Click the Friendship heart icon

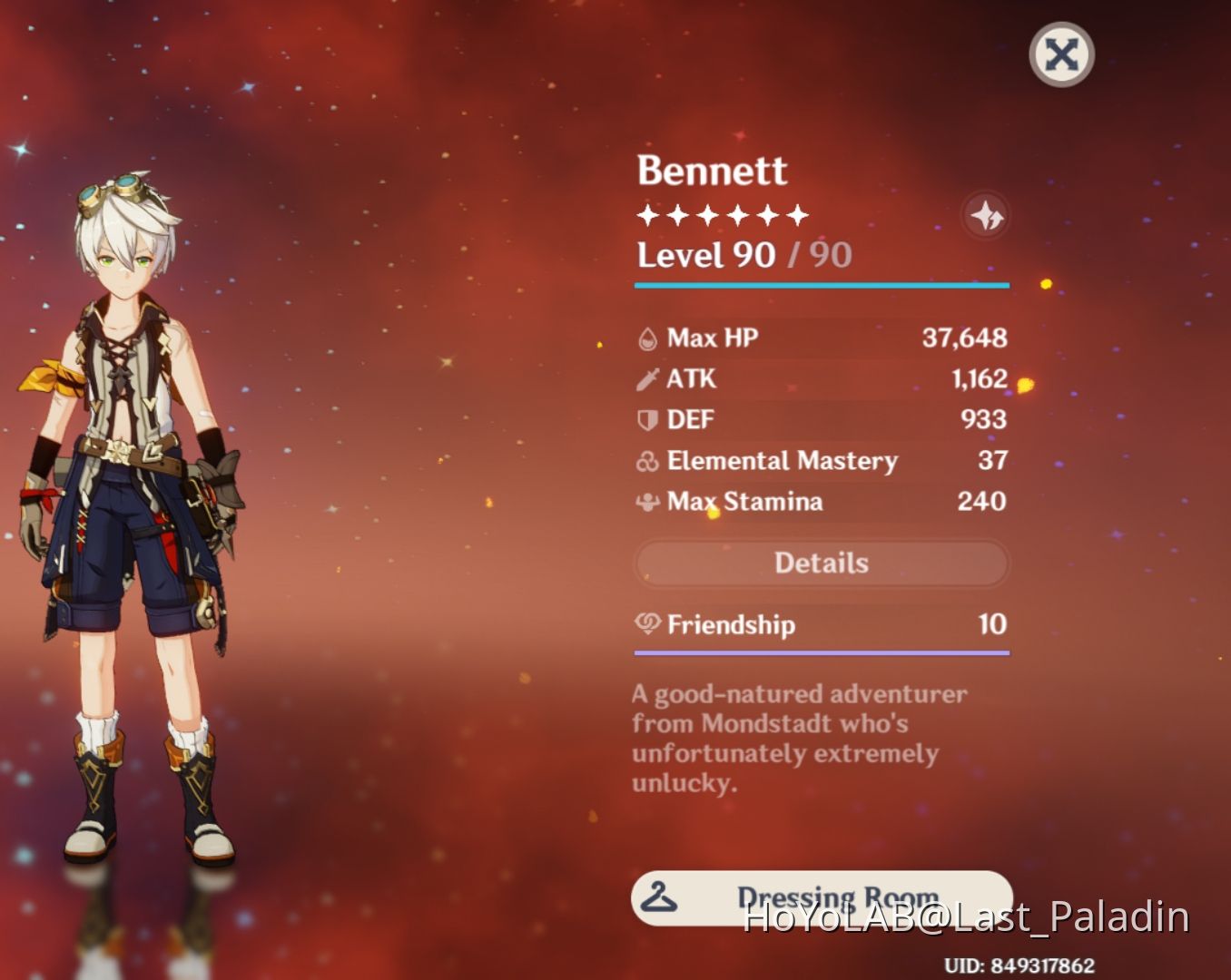(647, 625)
